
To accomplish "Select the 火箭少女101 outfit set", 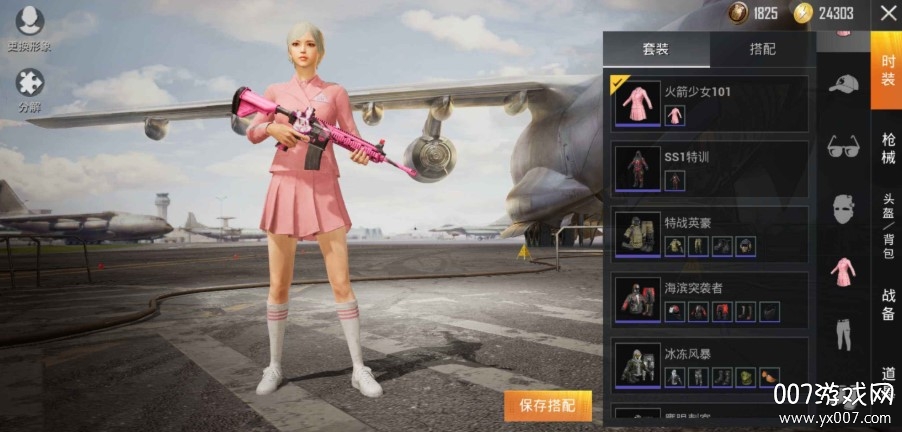I will tap(710, 103).
